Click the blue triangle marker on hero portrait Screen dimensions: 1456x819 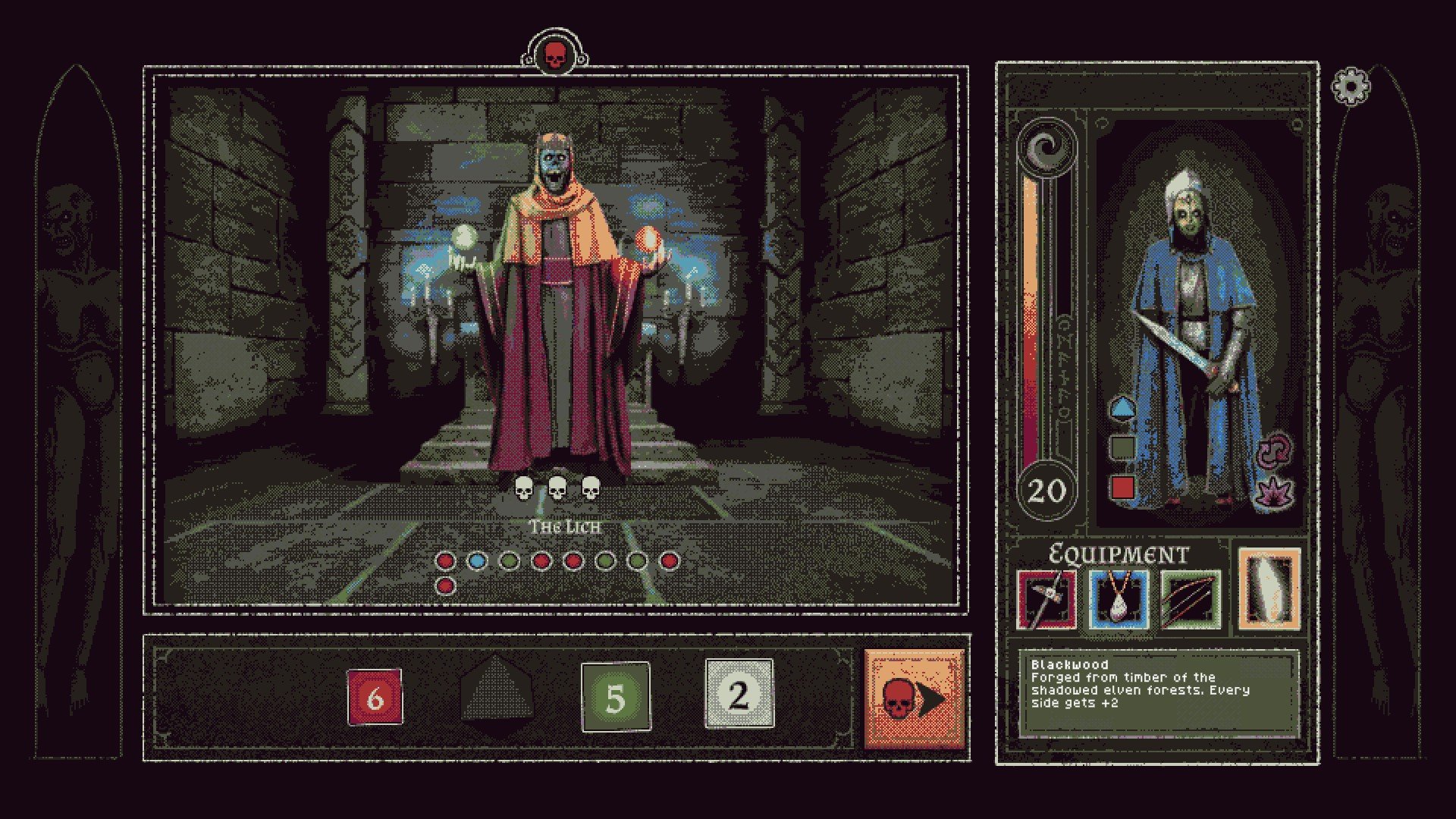pos(1122,409)
